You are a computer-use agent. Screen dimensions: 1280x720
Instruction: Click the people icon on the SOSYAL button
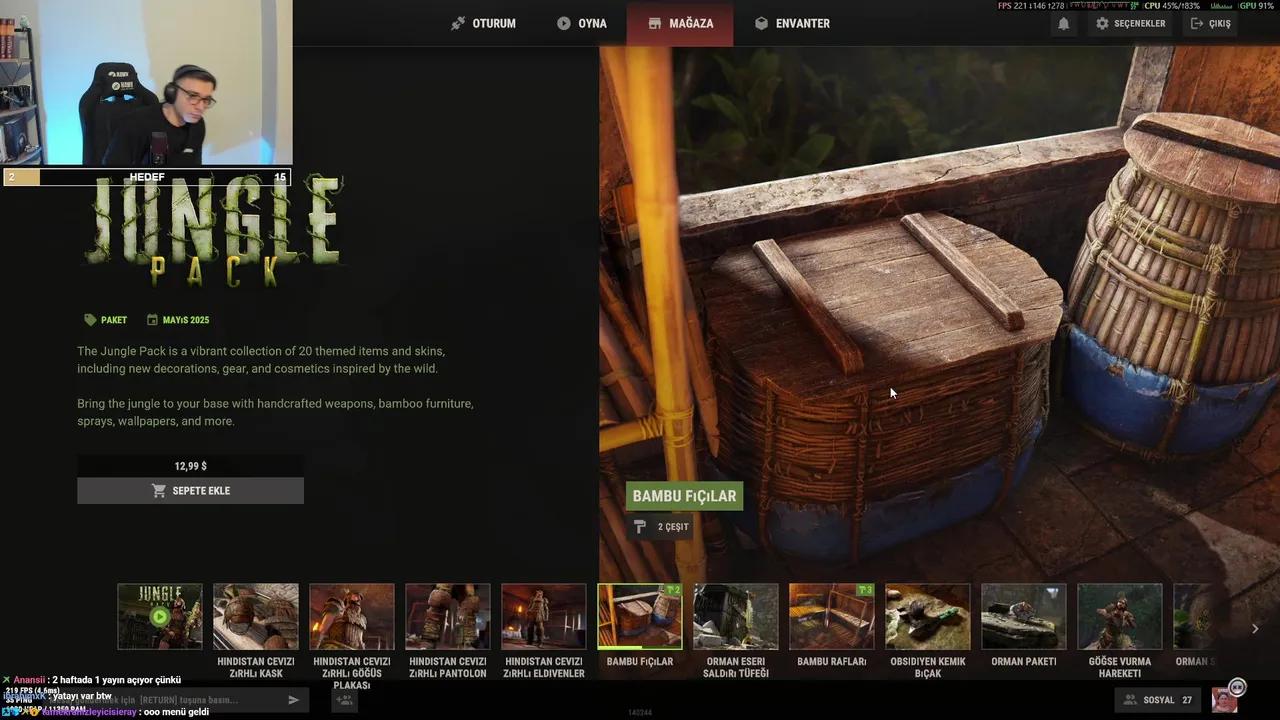tap(1128, 700)
